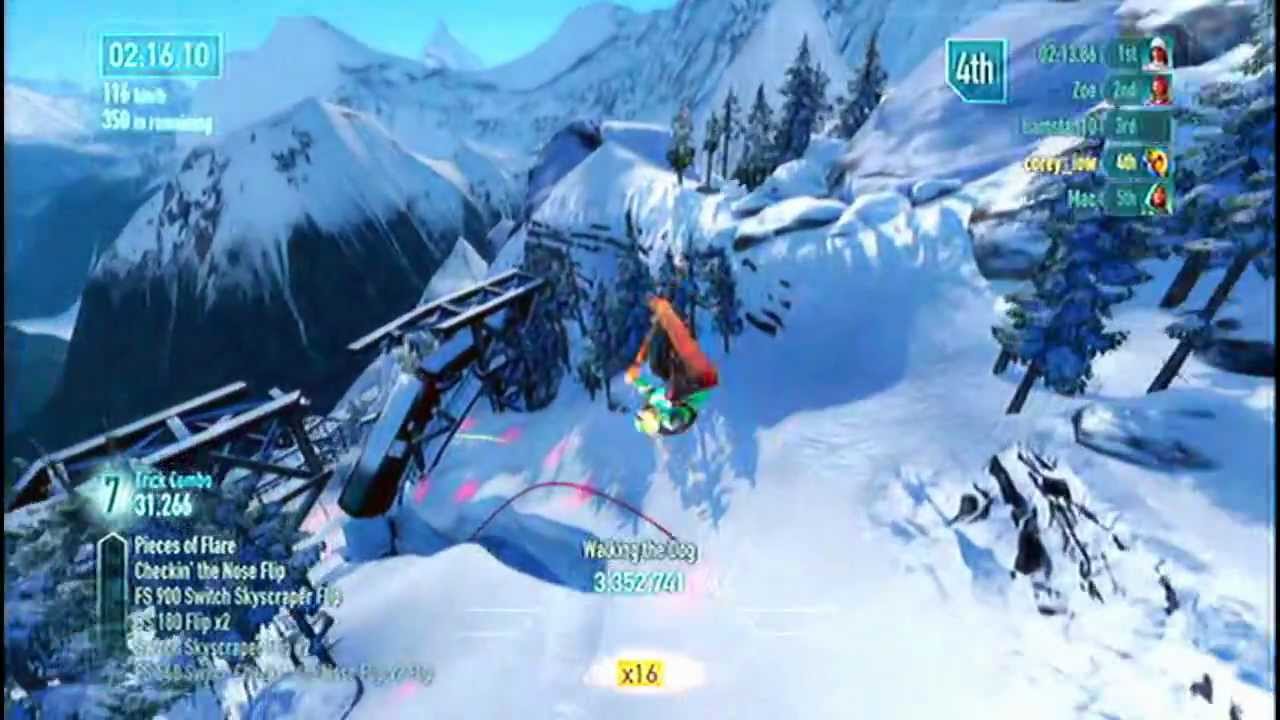Toggle the race timer 02:16.10 display

tap(160, 55)
